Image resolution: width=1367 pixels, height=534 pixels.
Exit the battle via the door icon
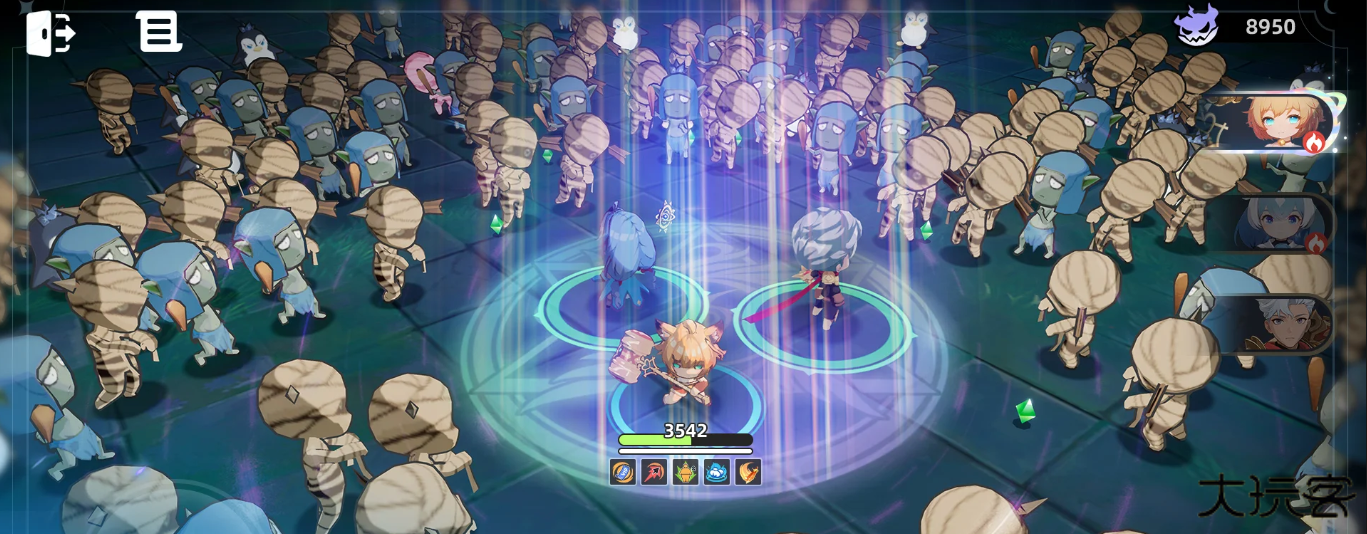point(51,33)
